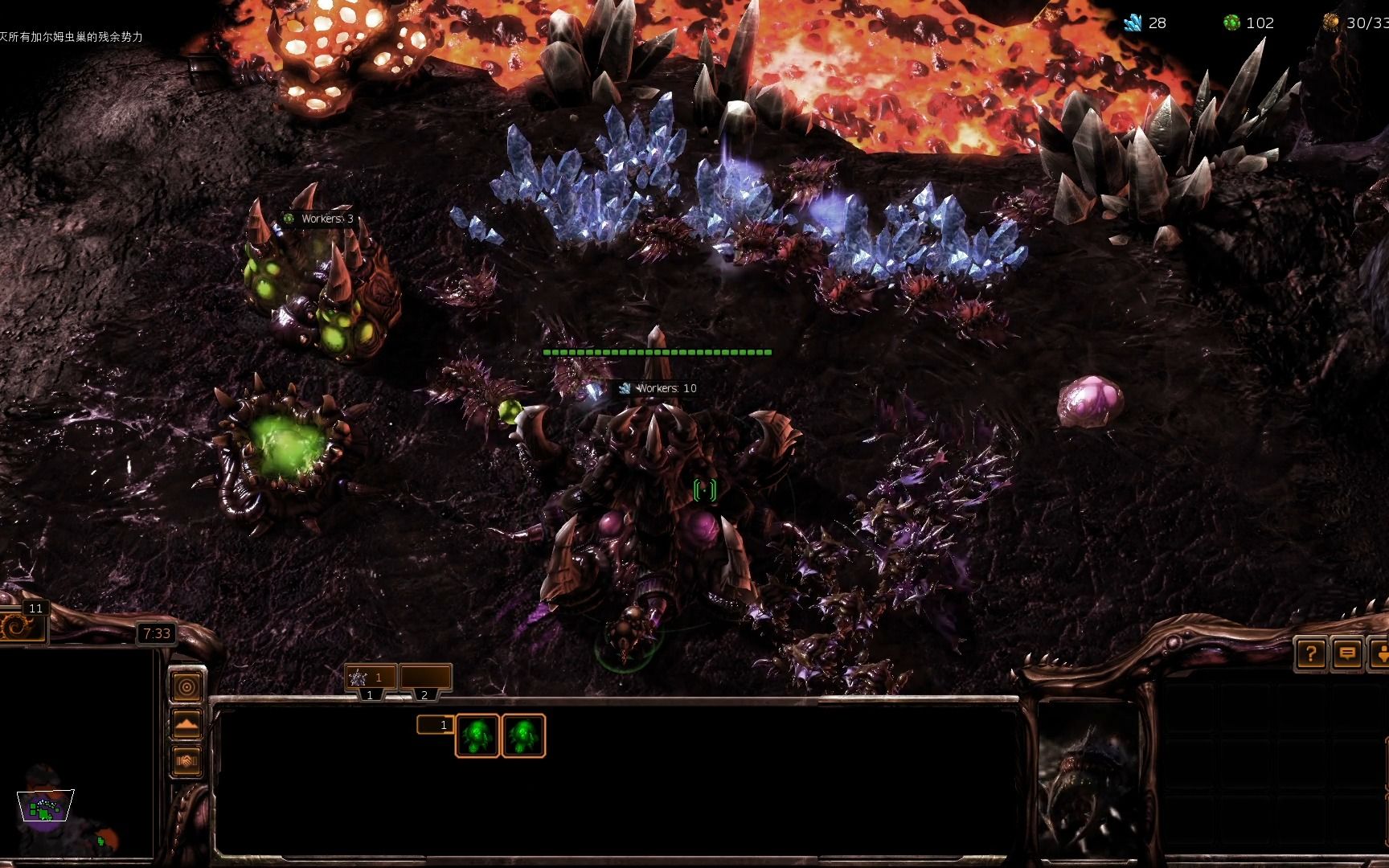Open the handshake alliance button
The image size is (1389, 868).
pyautogui.click(x=187, y=760)
